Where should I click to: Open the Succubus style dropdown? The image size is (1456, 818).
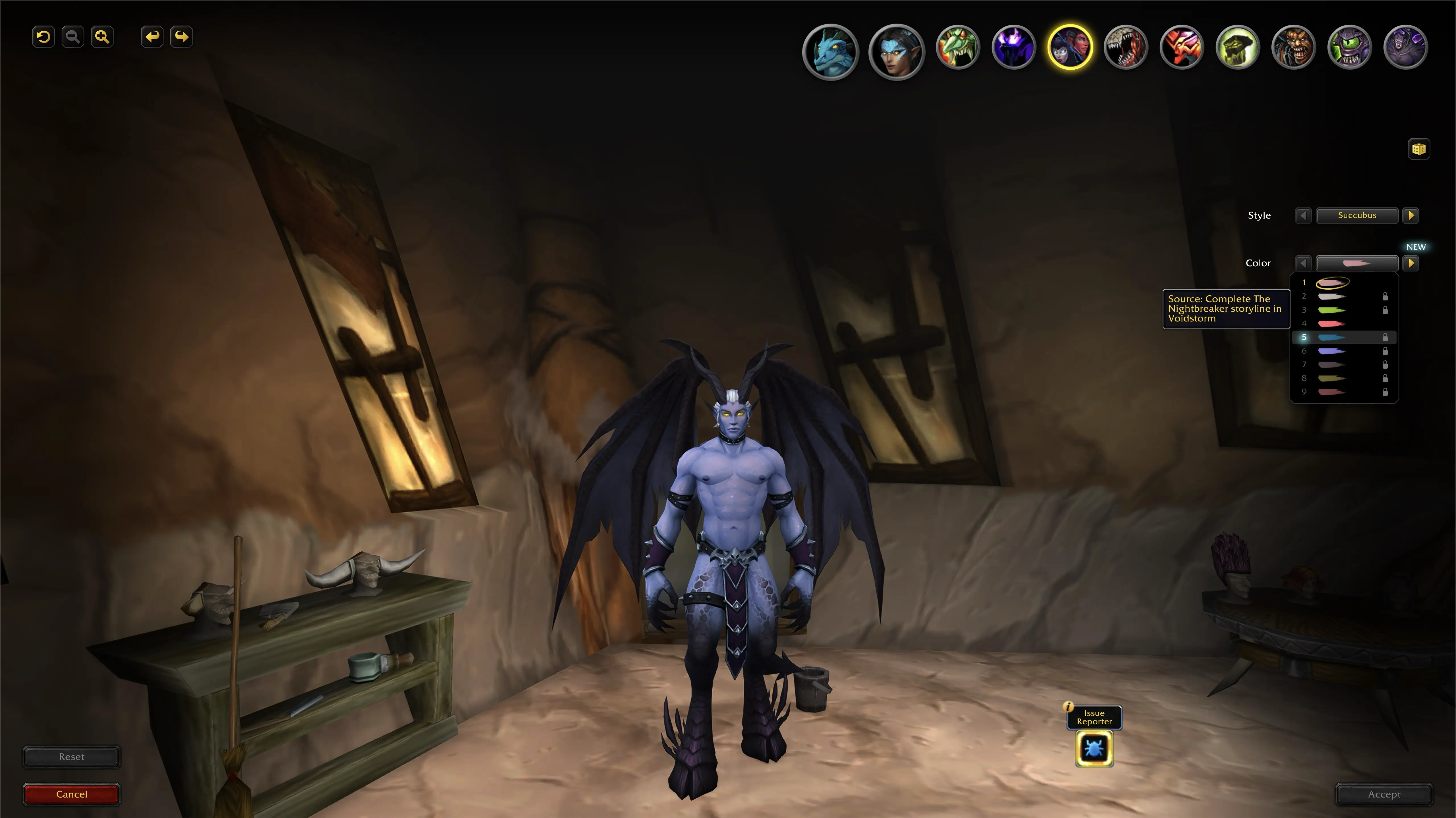tap(1356, 215)
